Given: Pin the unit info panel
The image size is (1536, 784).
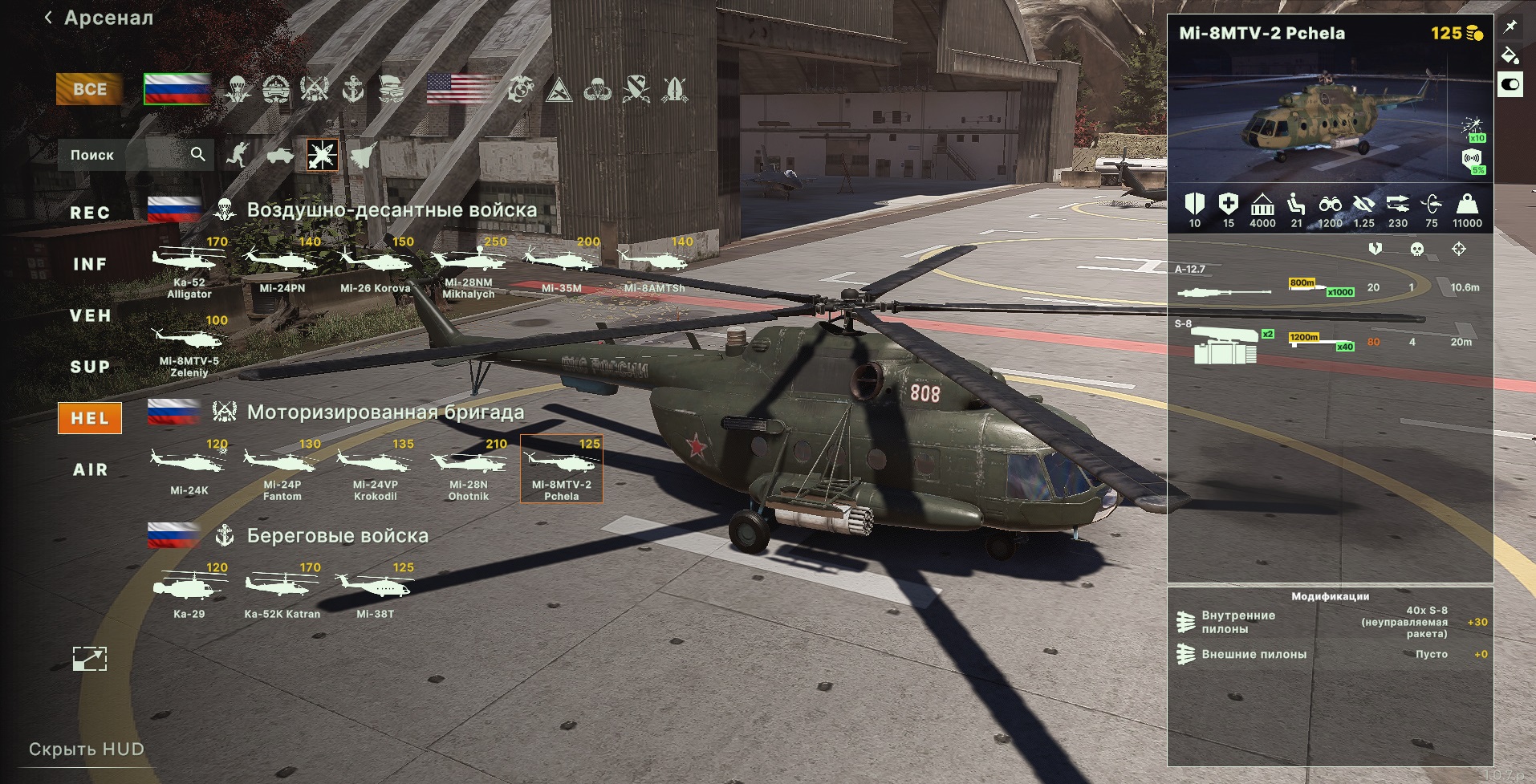Looking at the screenshot, I should [x=1510, y=26].
